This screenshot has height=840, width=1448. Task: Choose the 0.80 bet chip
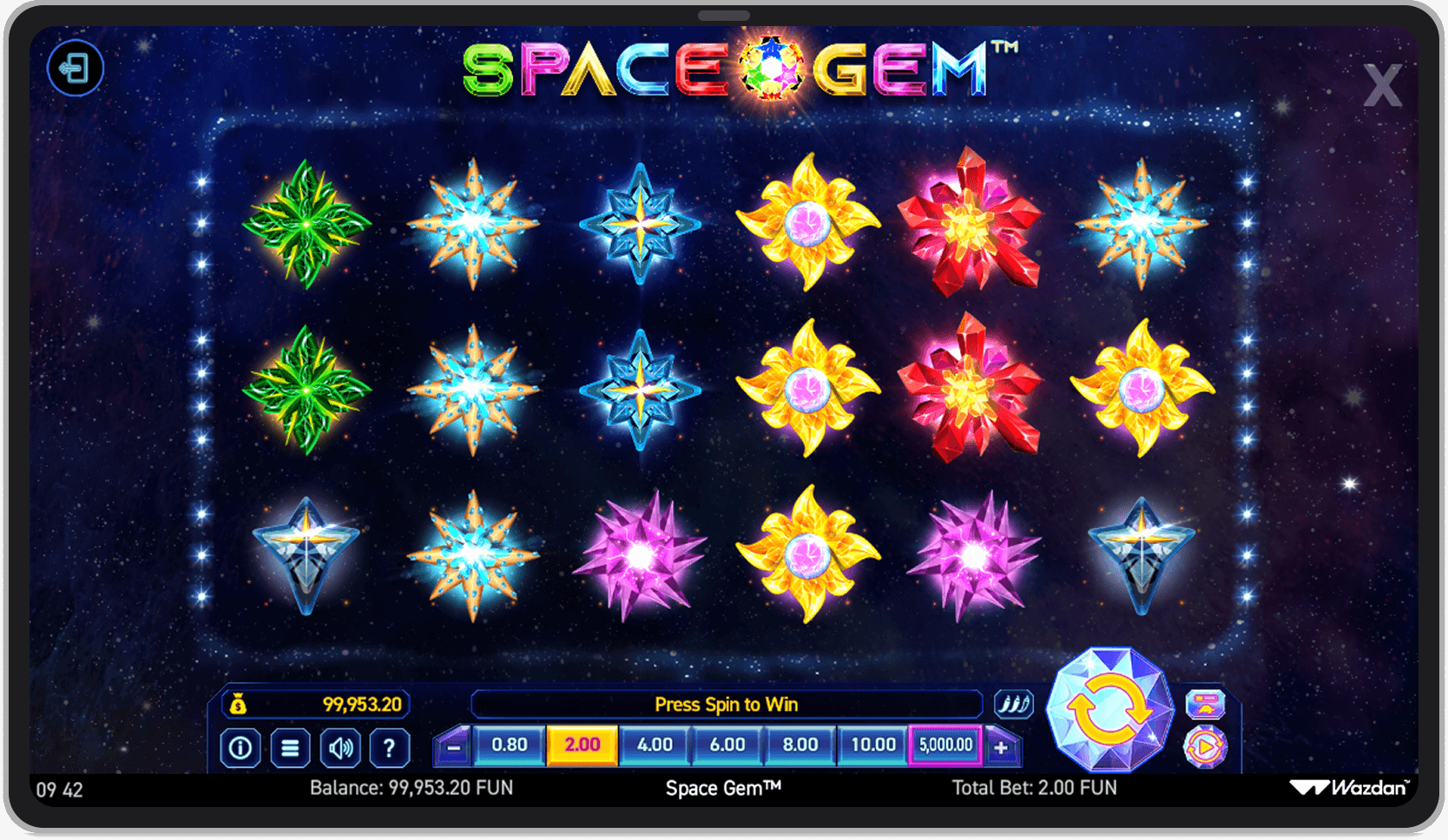[510, 745]
